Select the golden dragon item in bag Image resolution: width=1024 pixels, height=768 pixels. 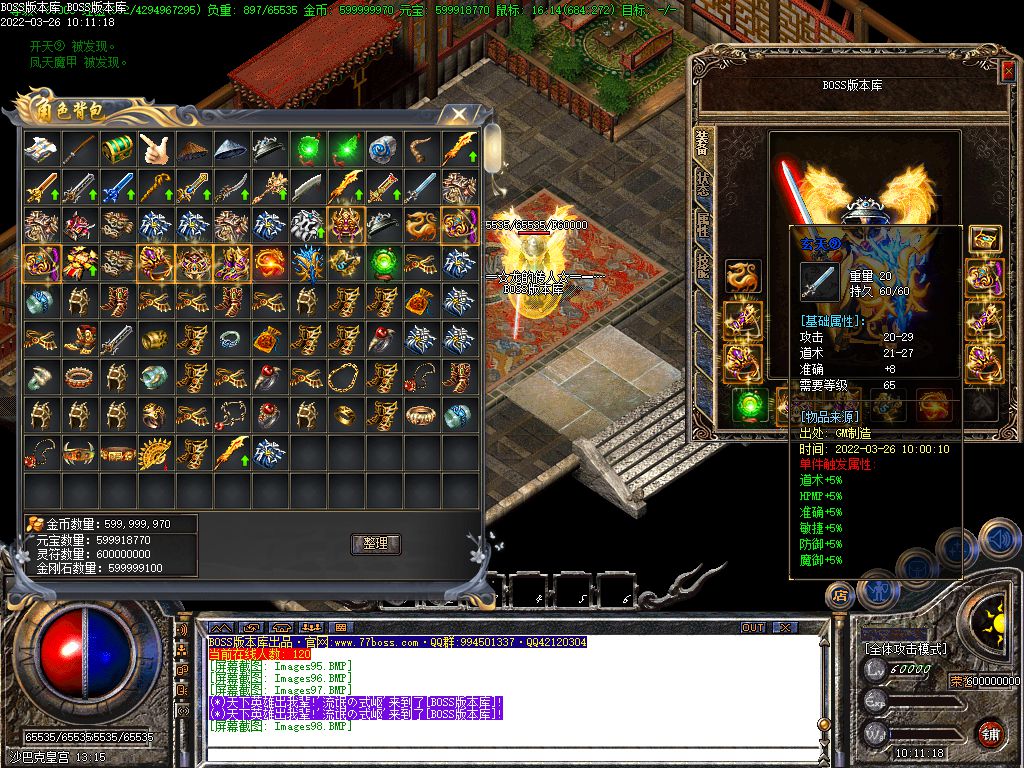[x=422, y=225]
